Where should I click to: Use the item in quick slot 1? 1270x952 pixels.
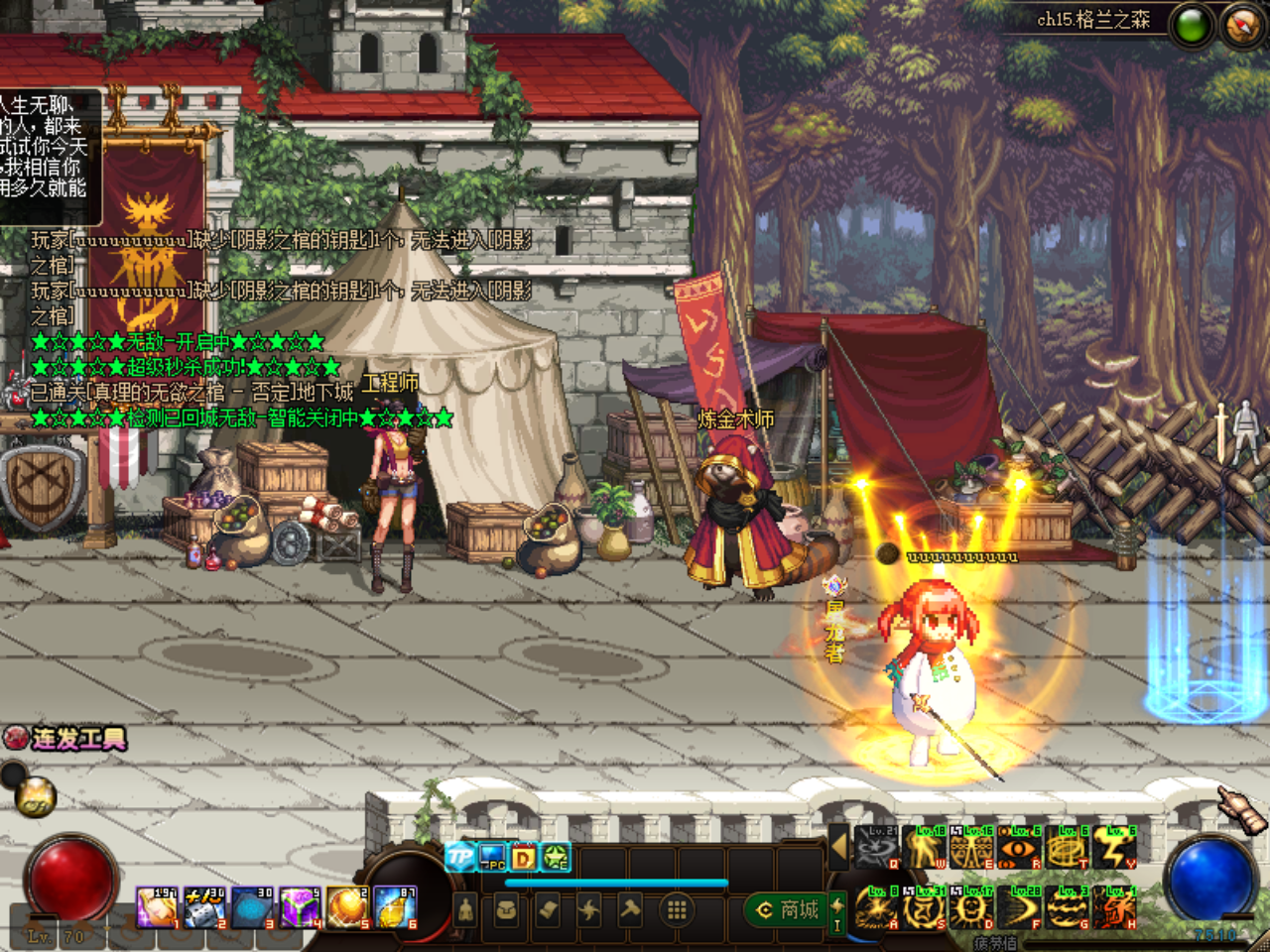(156, 908)
